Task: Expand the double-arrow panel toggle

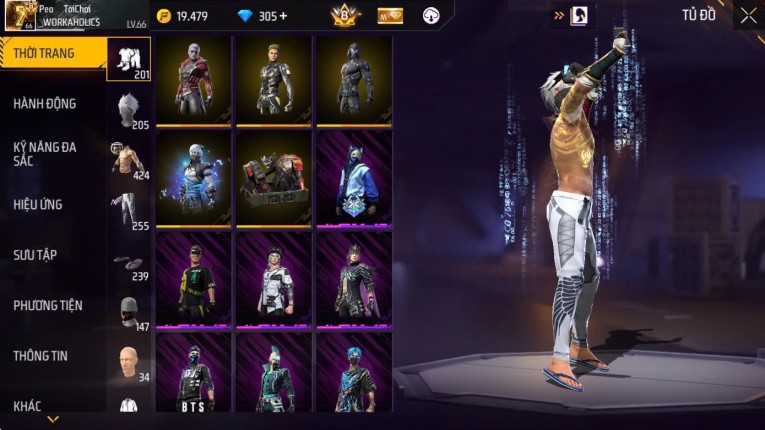Action: click(559, 15)
